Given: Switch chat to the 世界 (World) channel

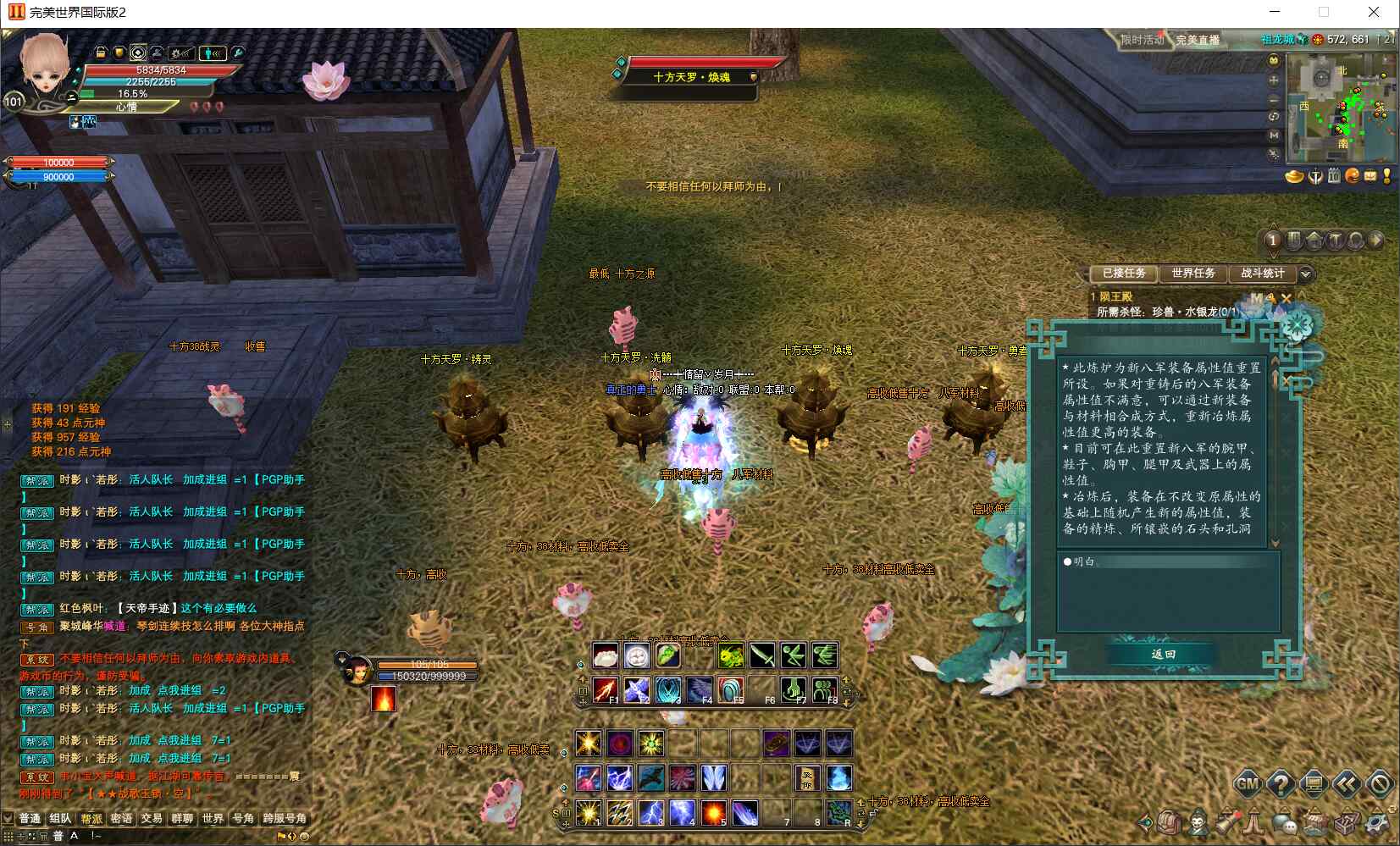Looking at the screenshot, I should click(212, 818).
